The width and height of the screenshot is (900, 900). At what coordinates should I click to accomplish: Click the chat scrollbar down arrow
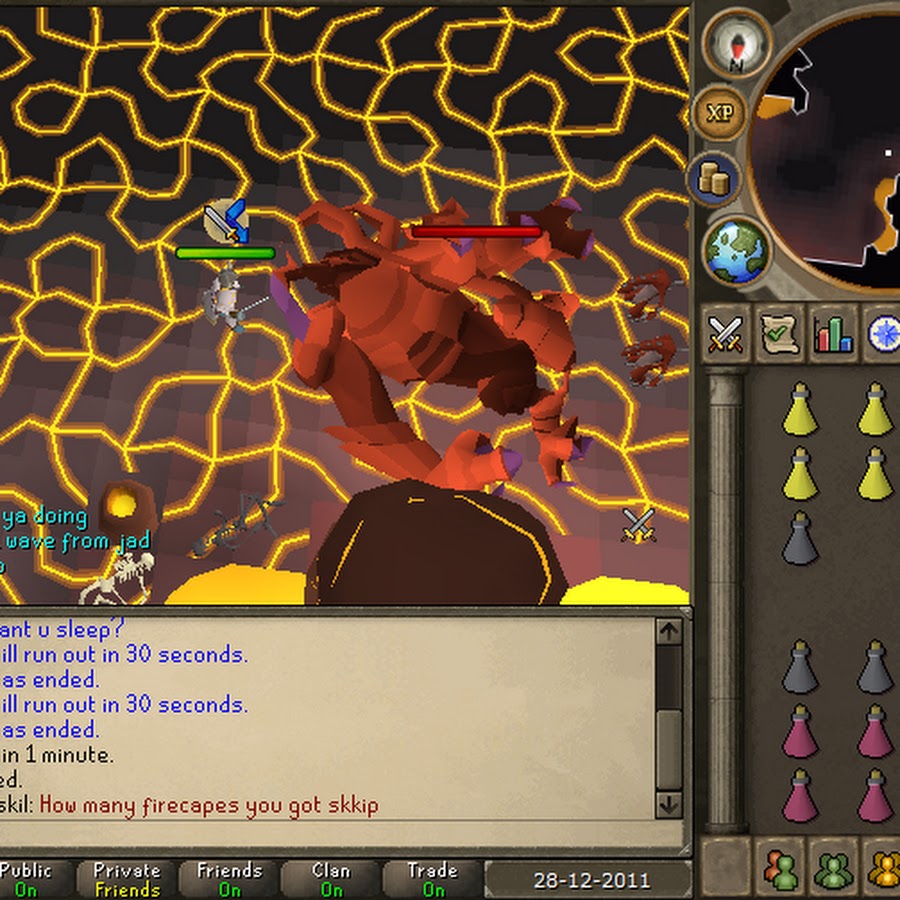click(x=668, y=803)
